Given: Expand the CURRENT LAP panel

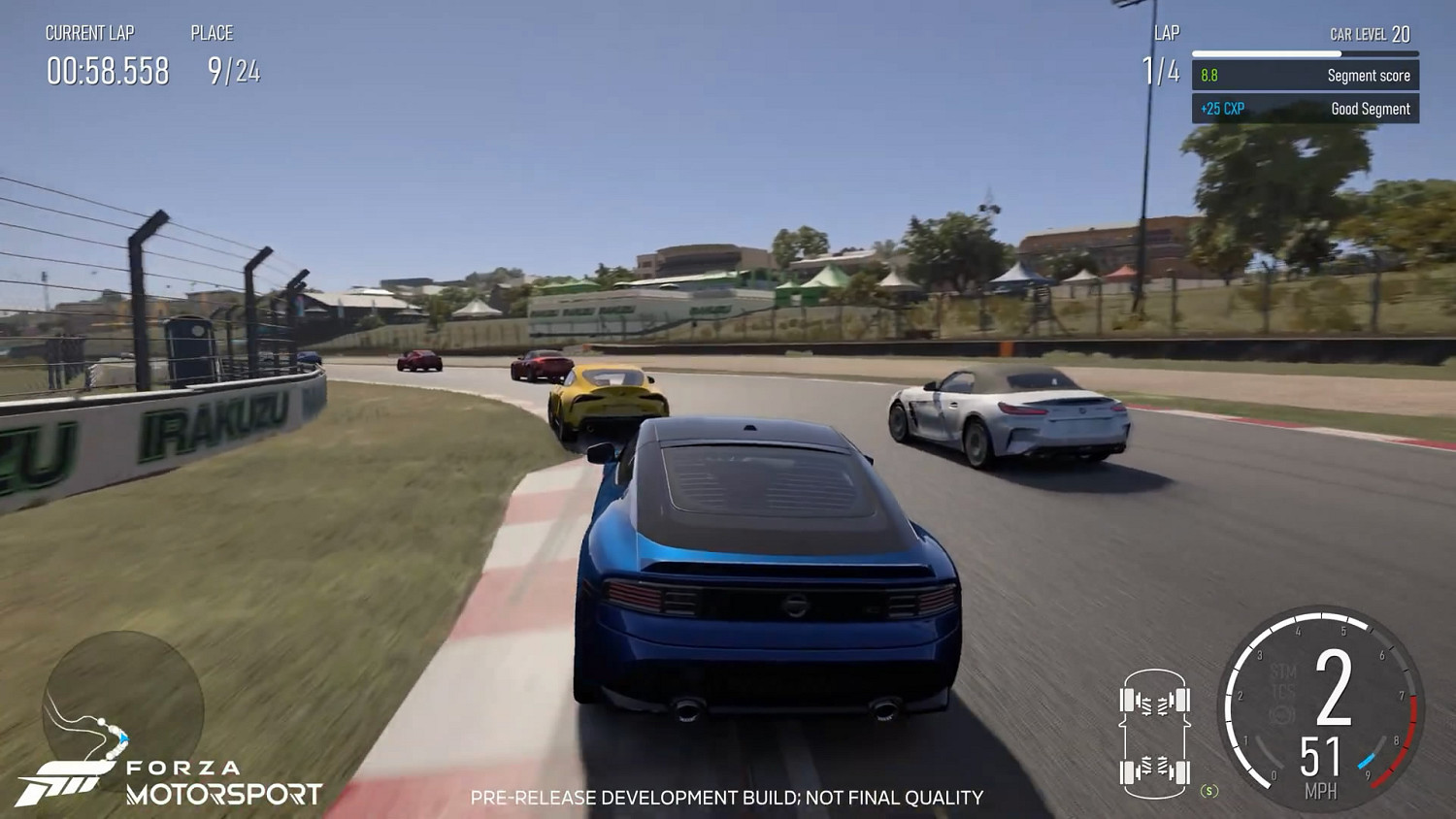Looking at the screenshot, I should click(x=89, y=32).
